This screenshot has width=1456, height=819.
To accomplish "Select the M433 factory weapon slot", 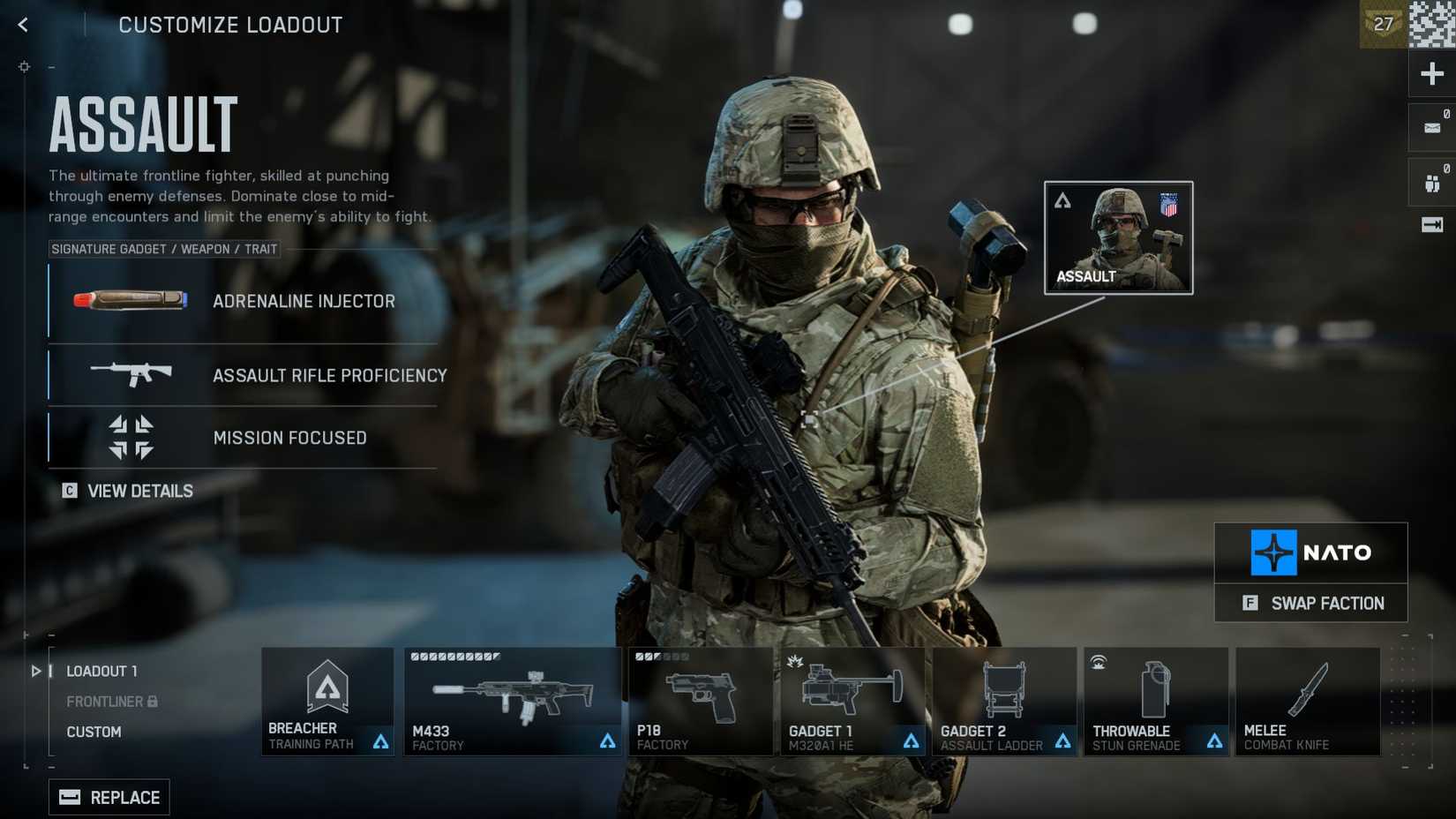I will (x=512, y=702).
